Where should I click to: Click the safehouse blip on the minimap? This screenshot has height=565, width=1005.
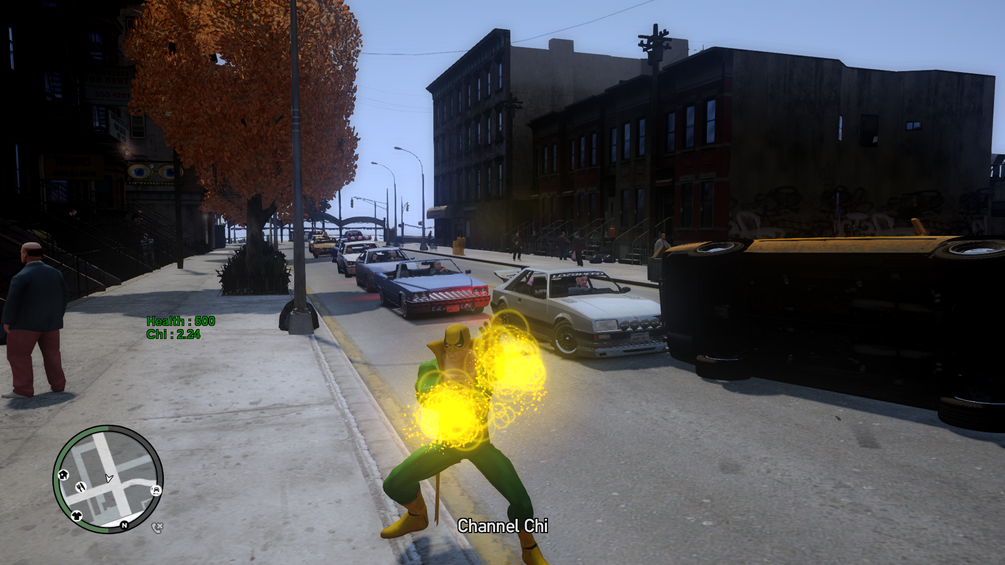click(63, 475)
